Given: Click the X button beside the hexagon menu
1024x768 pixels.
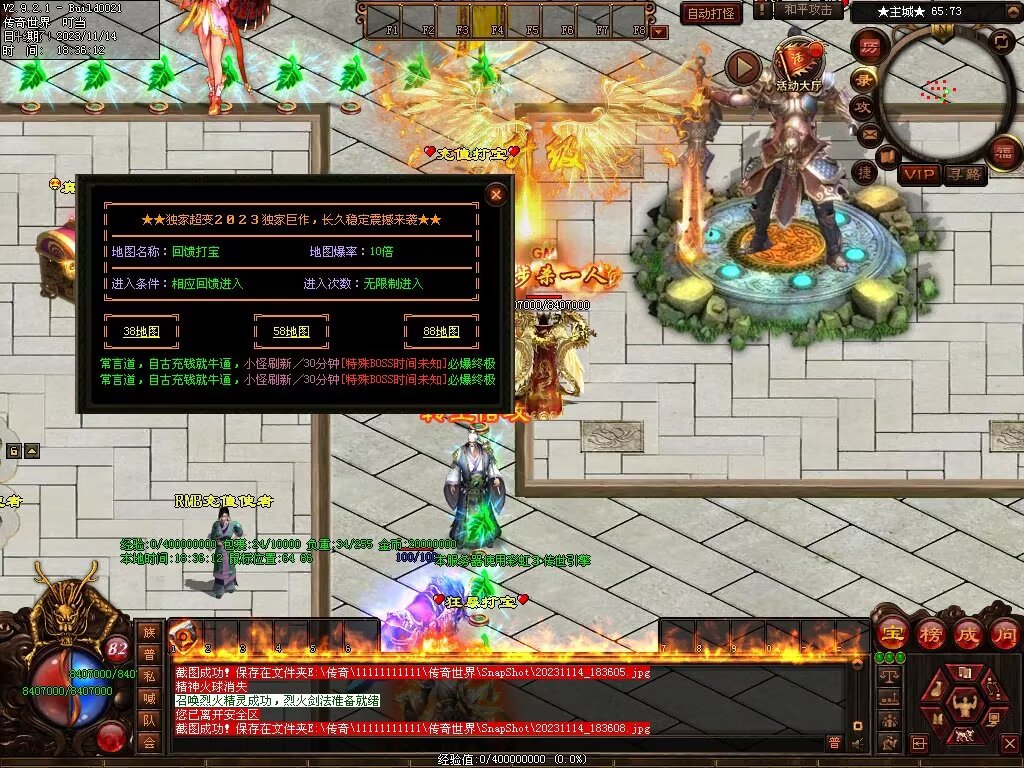Looking at the screenshot, I should coord(1010,743).
